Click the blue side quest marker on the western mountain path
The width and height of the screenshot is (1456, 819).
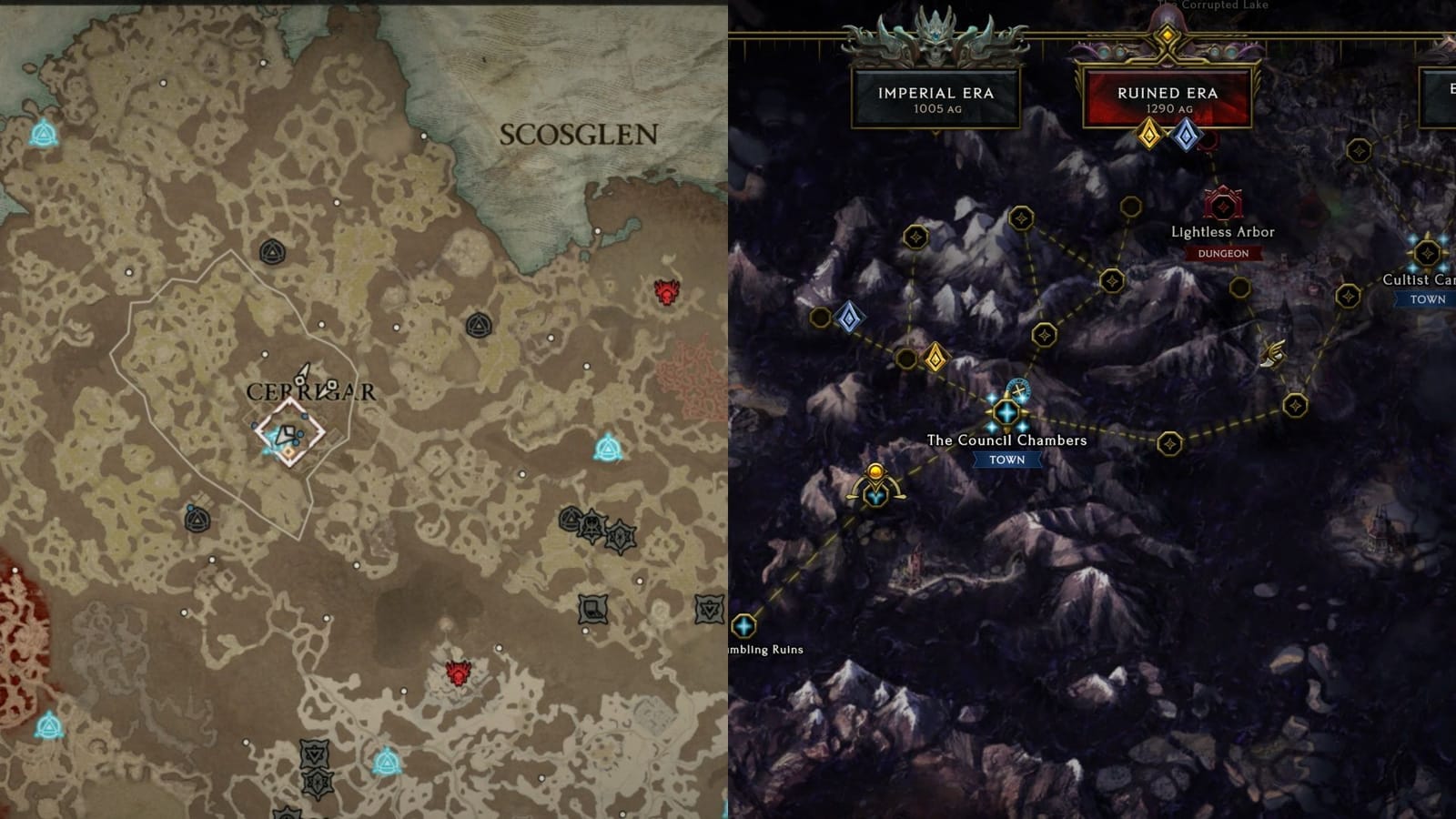[849, 318]
